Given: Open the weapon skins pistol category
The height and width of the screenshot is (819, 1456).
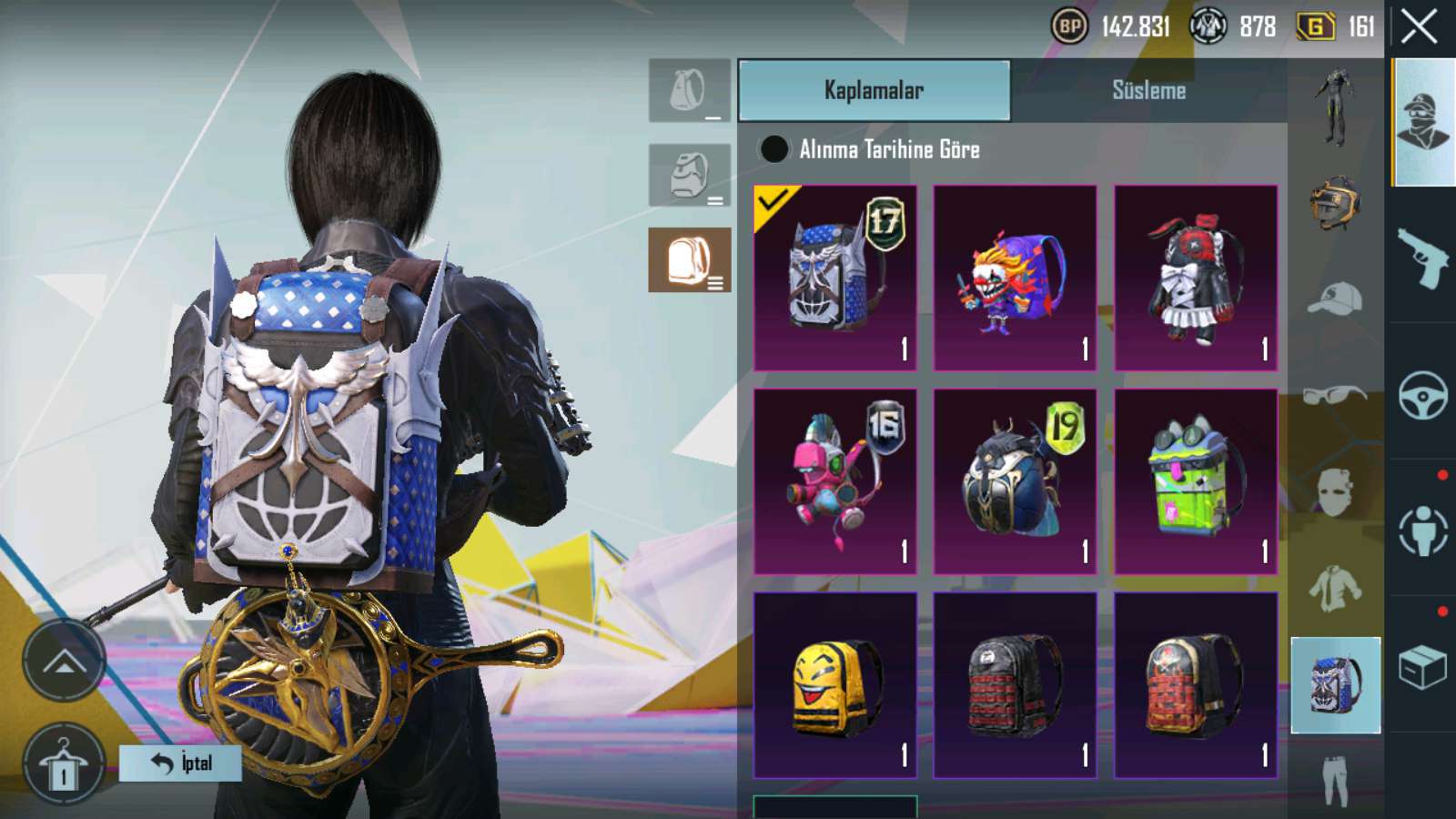Looking at the screenshot, I should click(x=1423, y=257).
